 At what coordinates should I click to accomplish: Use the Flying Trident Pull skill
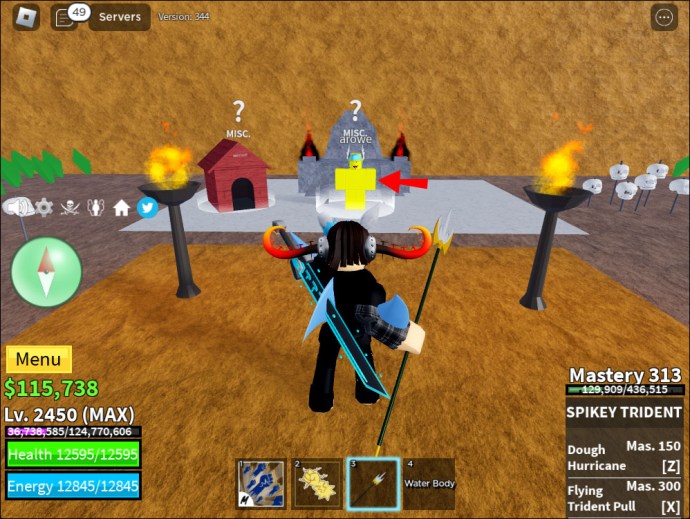624,496
